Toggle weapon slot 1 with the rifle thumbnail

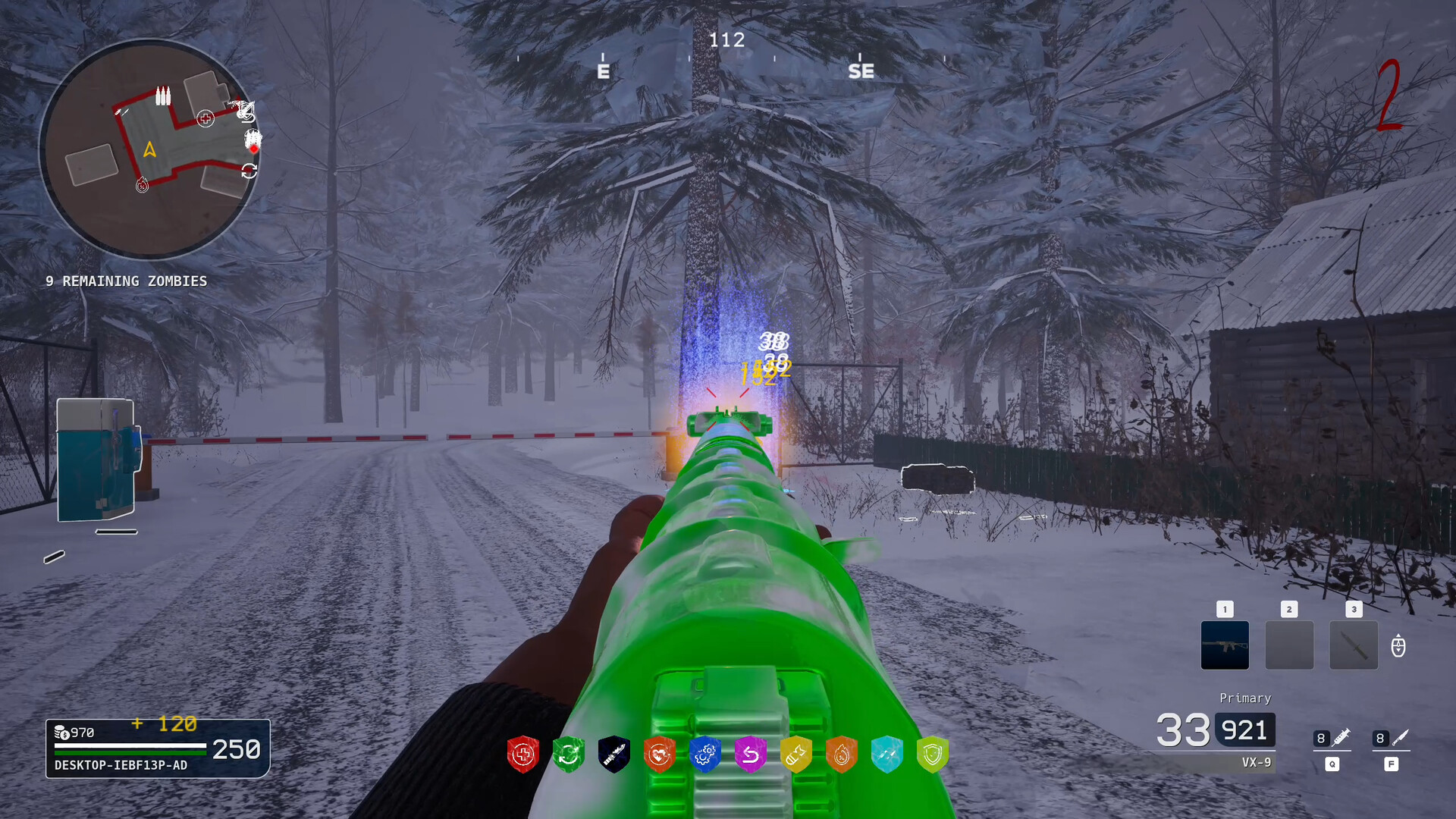click(x=1225, y=645)
